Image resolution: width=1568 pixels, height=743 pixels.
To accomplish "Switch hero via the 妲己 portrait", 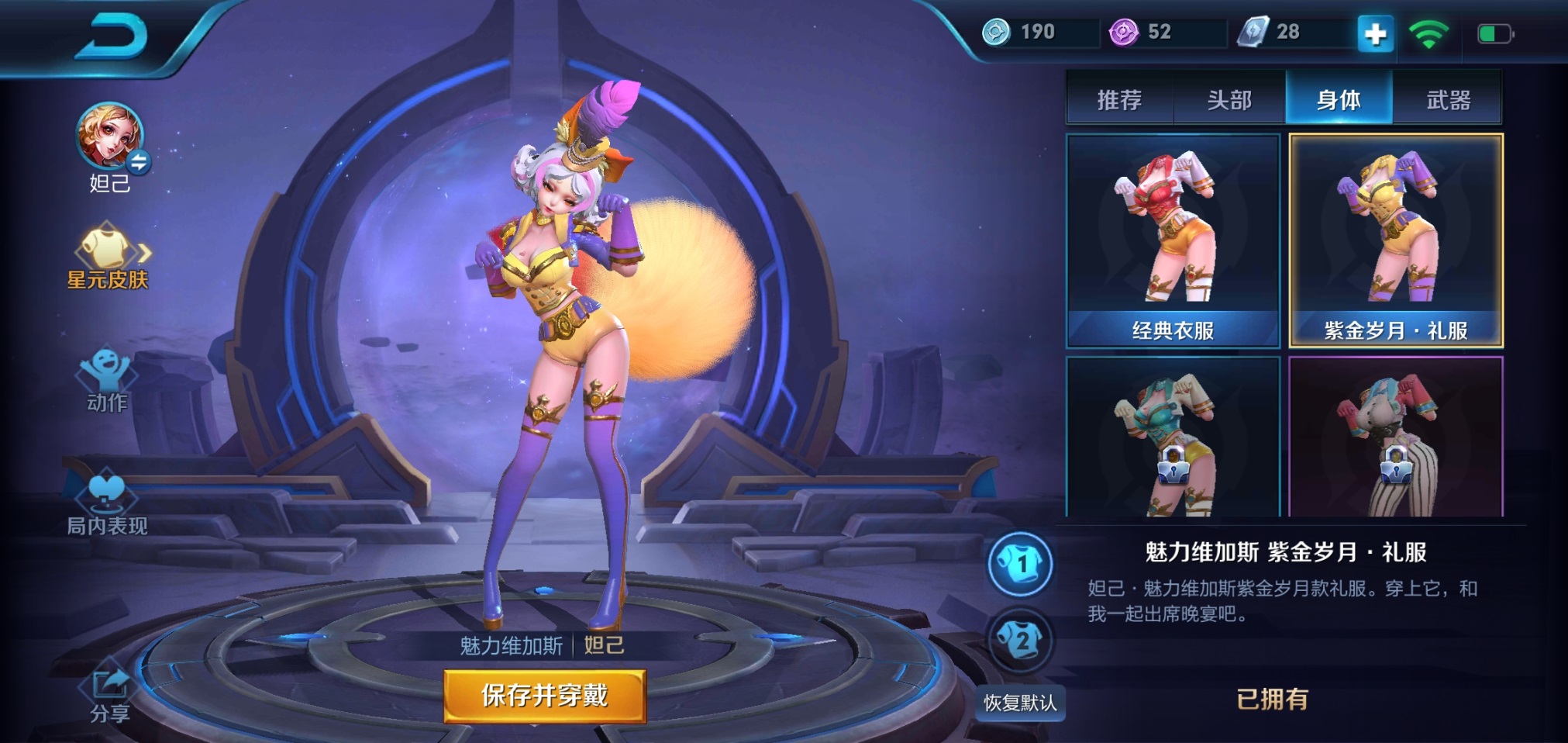I will coord(110,137).
